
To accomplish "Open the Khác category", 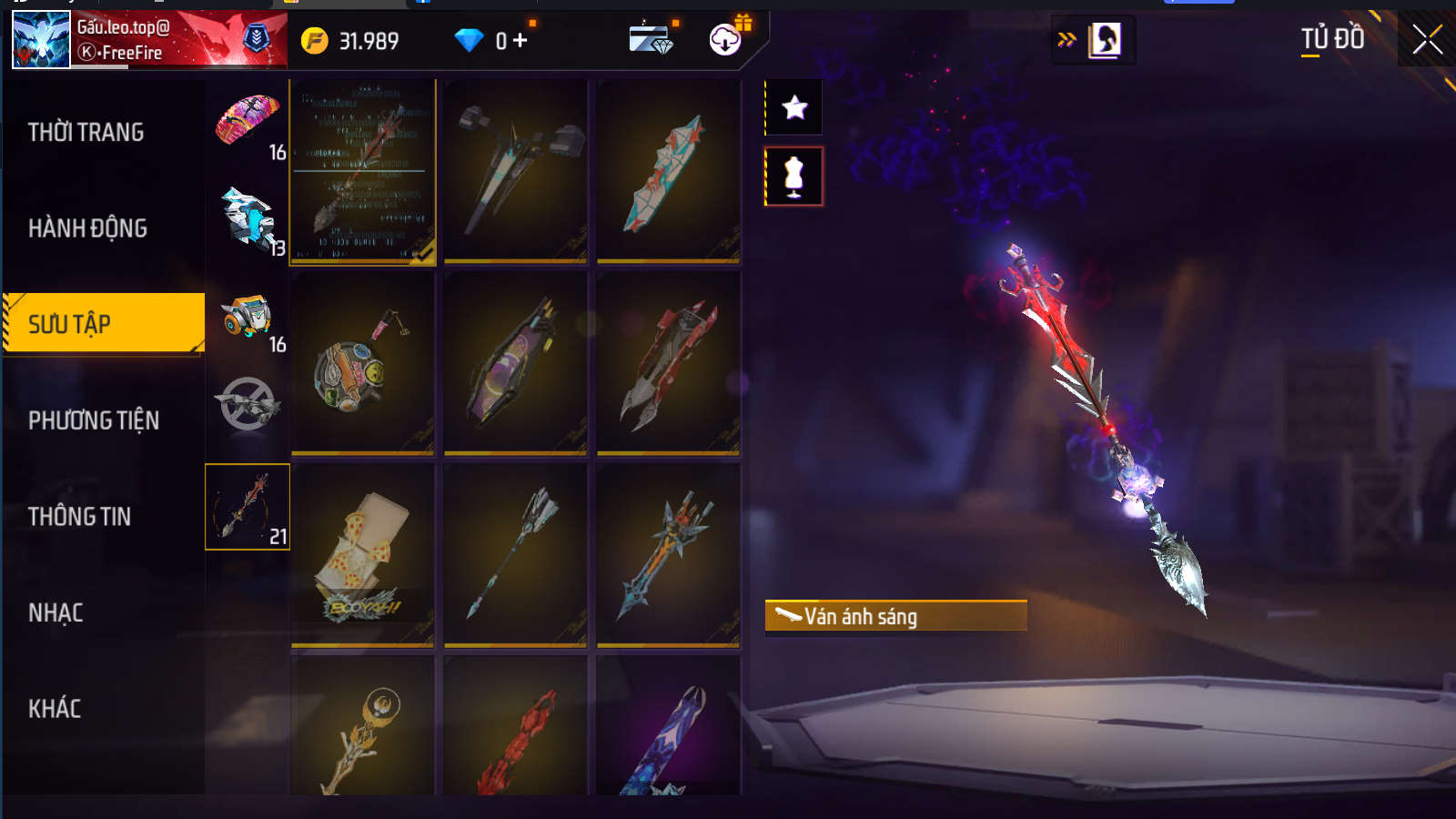I will pos(55,709).
